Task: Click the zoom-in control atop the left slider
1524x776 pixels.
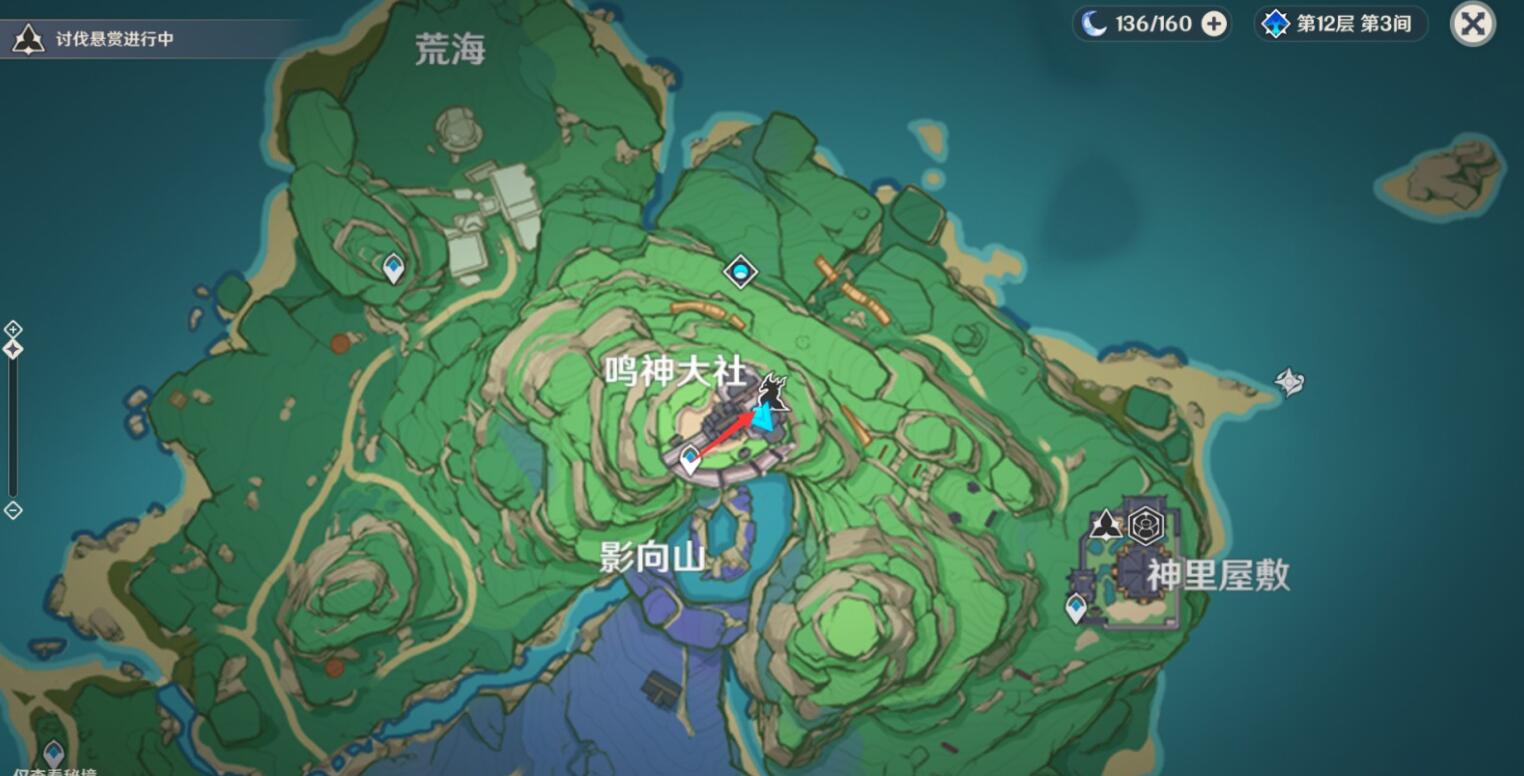Action: coord(13,328)
